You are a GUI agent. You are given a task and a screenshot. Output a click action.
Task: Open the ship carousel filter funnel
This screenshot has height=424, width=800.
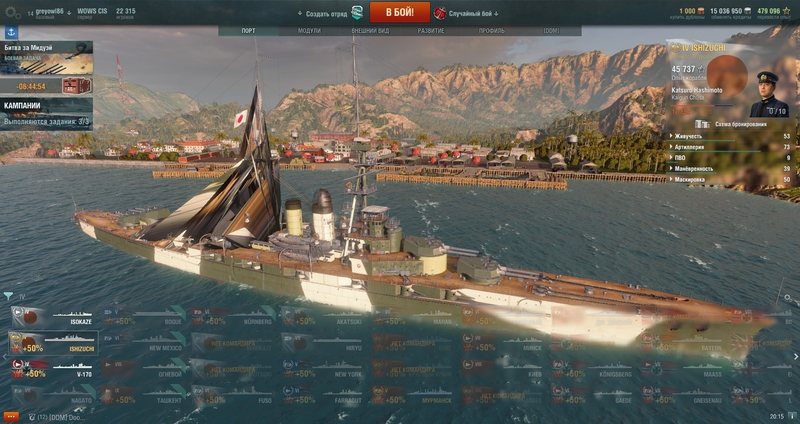pyautogui.click(x=8, y=296)
